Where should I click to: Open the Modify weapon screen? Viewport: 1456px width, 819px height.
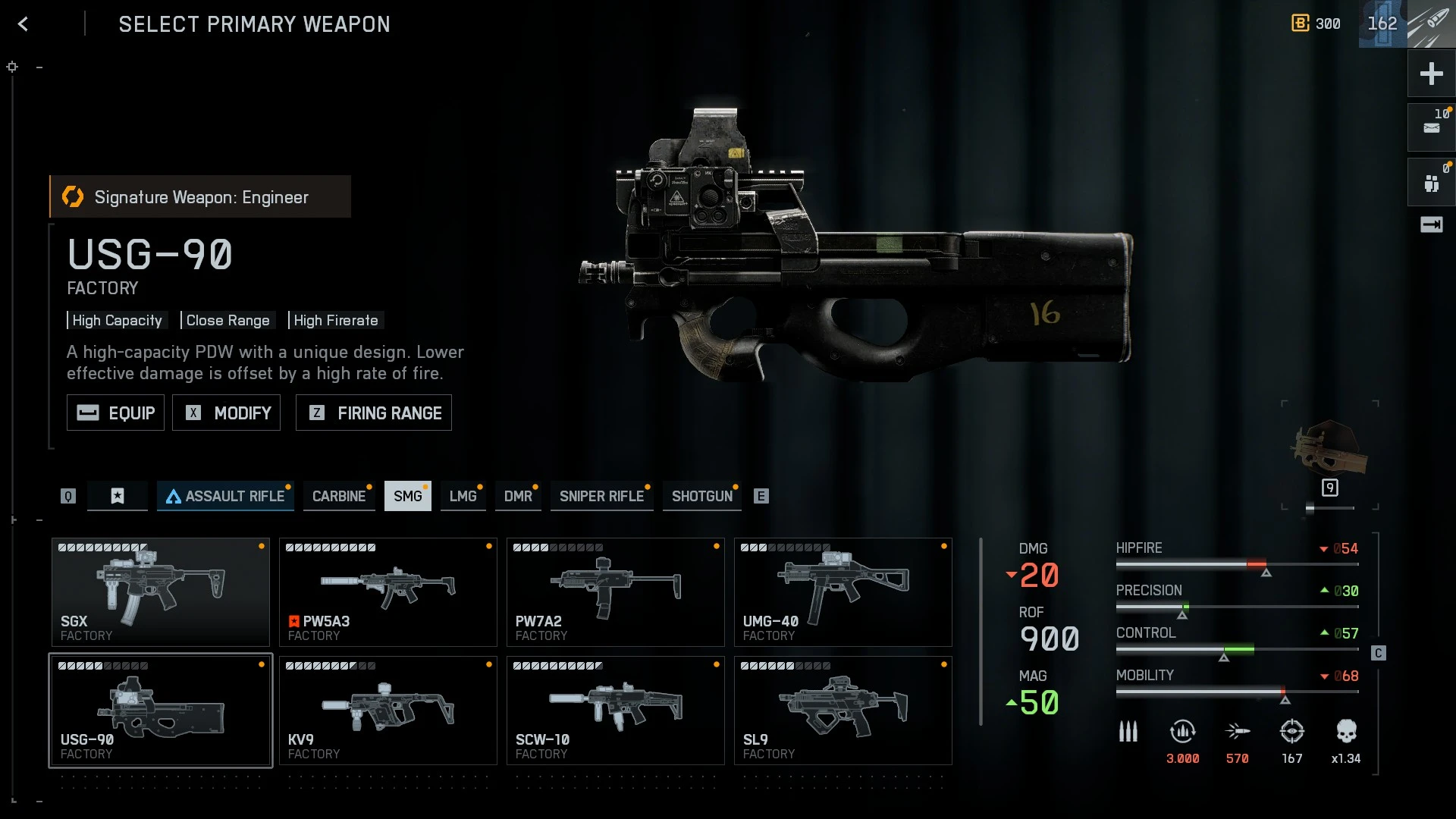[x=226, y=413]
